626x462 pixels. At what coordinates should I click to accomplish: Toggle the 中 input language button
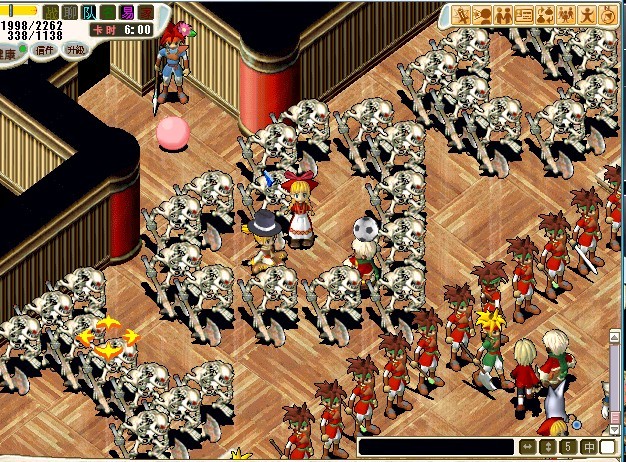point(589,446)
